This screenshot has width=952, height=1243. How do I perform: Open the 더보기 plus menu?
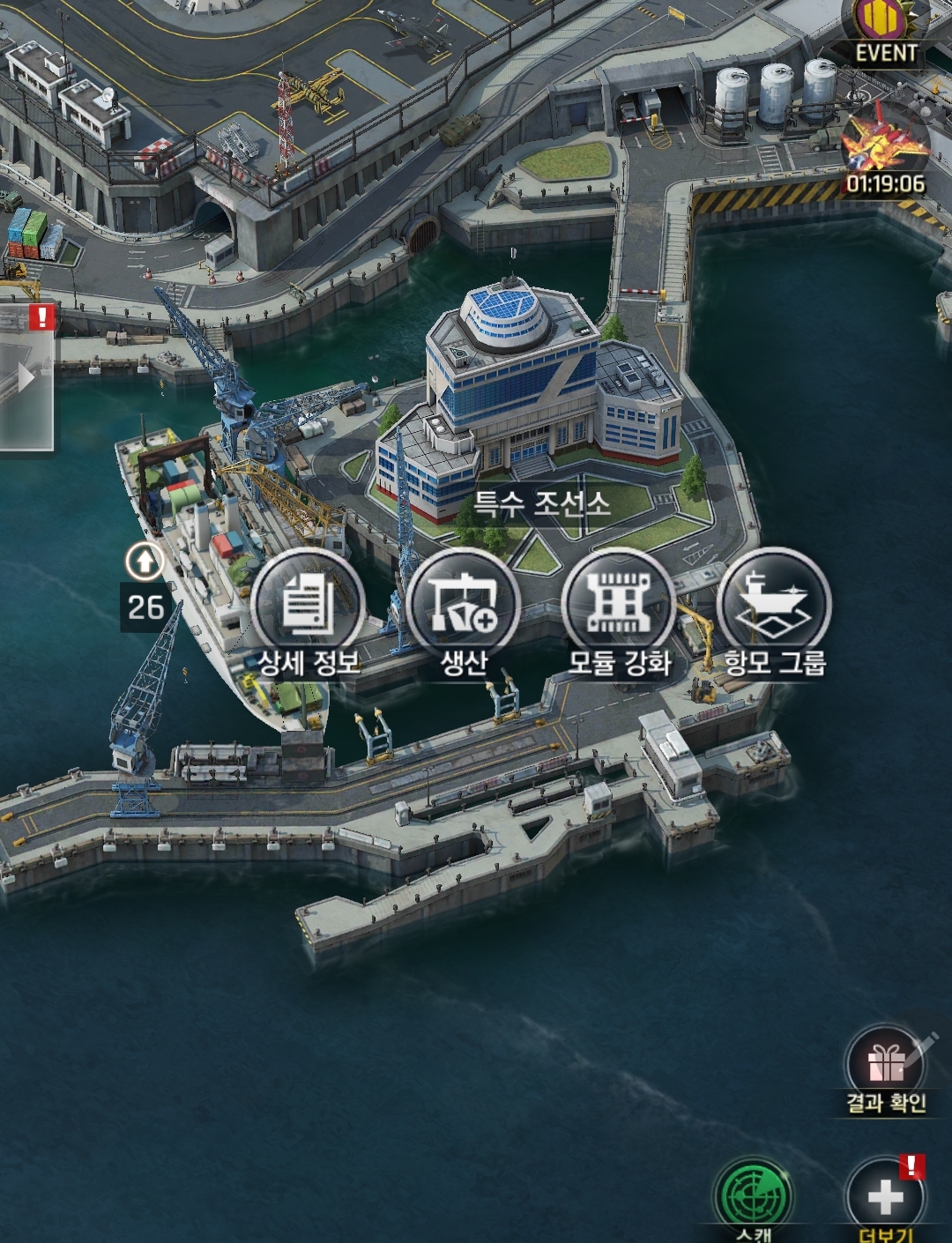pos(885,1199)
